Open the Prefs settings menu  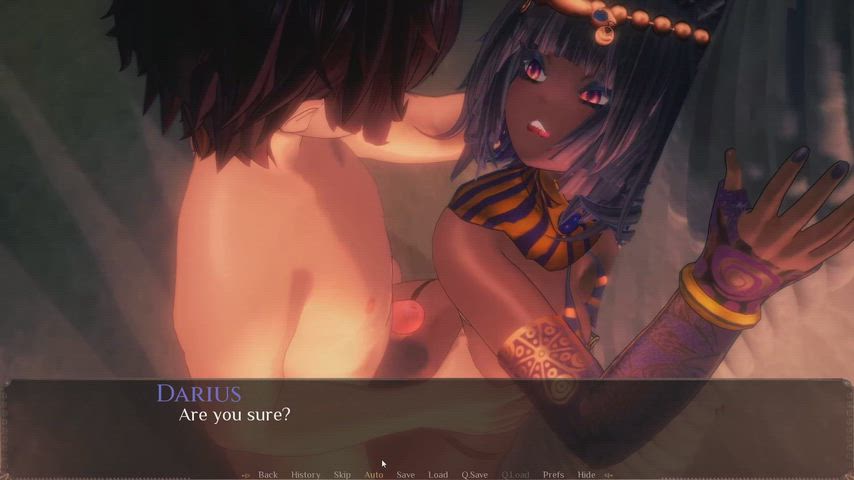coord(553,474)
